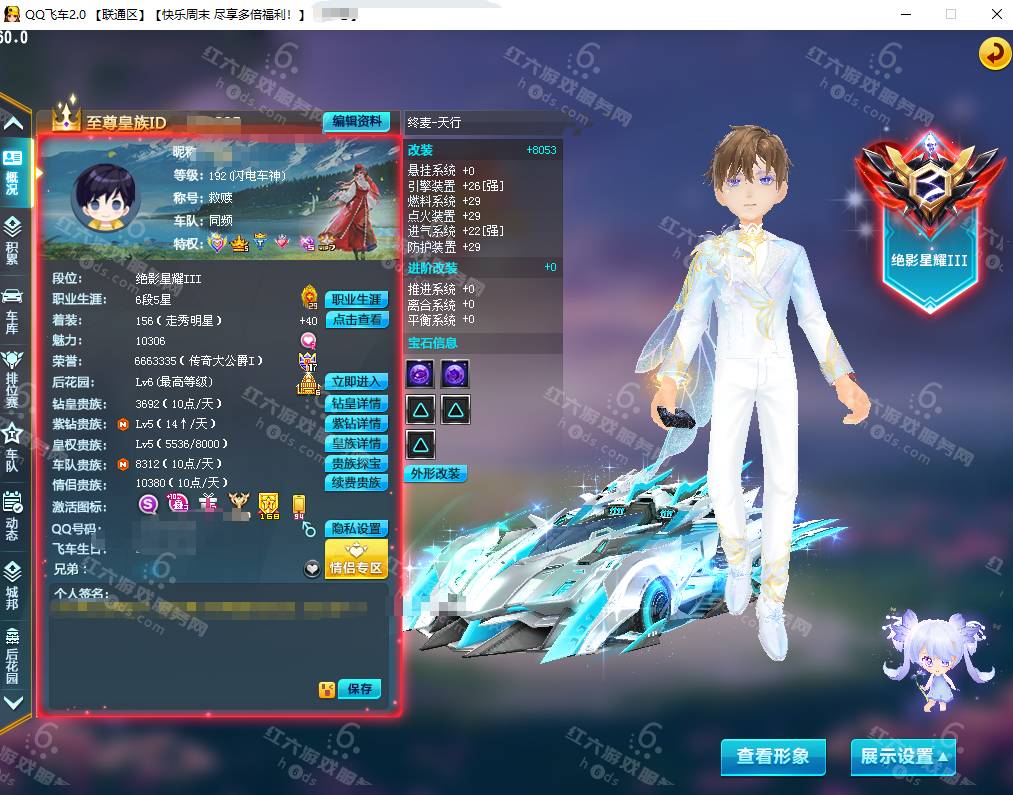View 皇族详情 royal details
The width and height of the screenshot is (1013, 795).
pos(357,443)
